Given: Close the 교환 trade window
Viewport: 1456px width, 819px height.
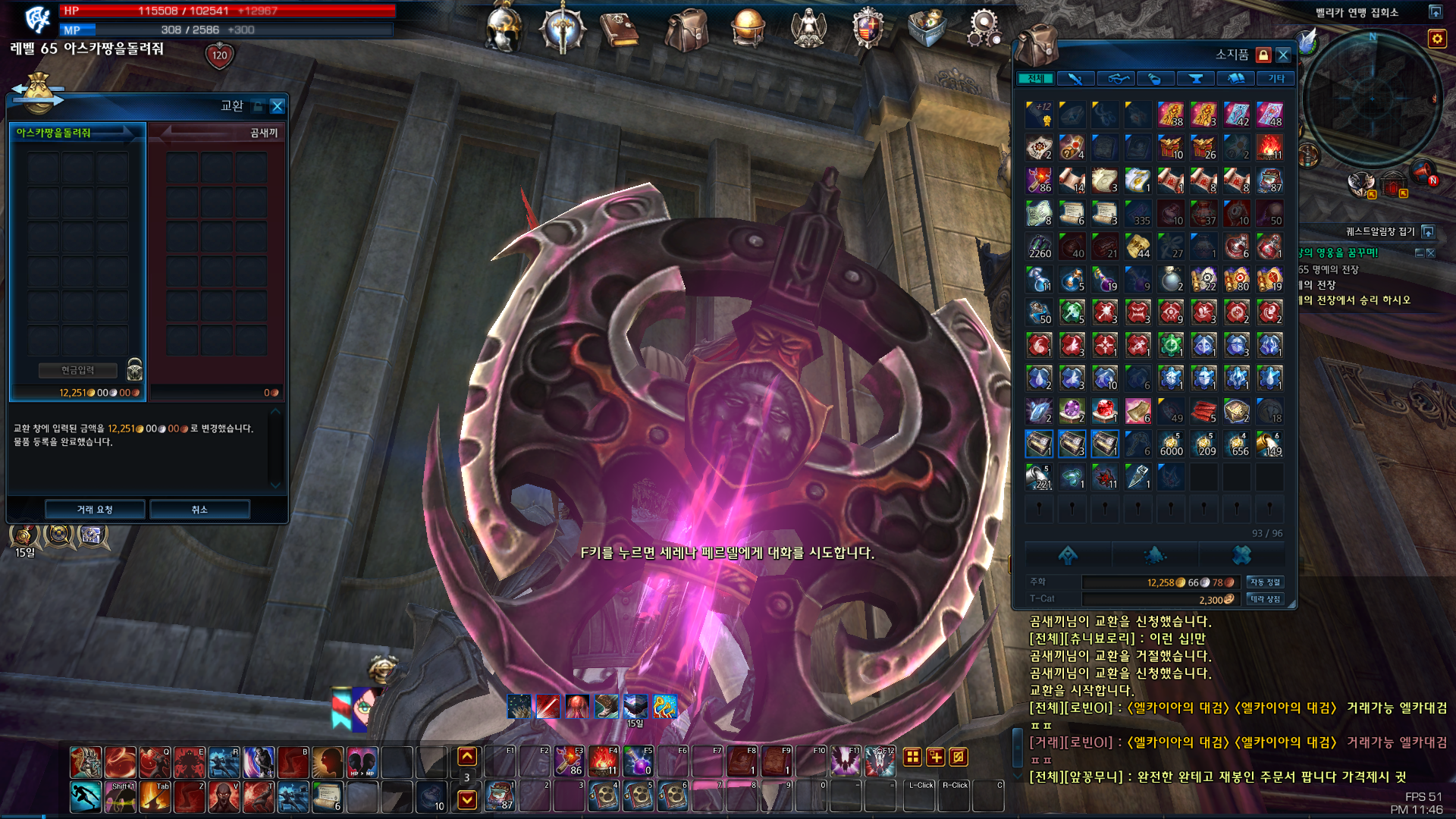Looking at the screenshot, I should [x=278, y=106].
